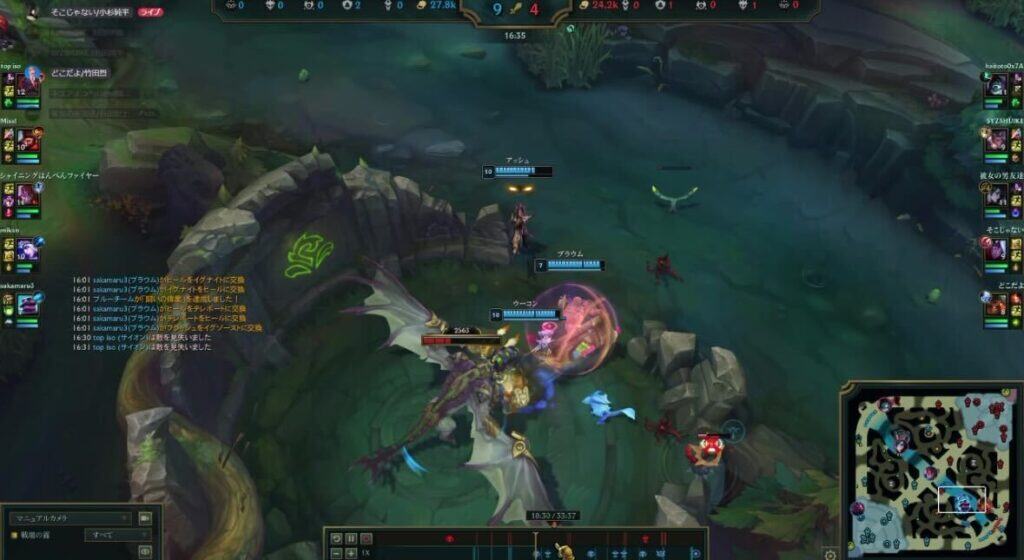Toggle the 戦場の霧 fog of war checkbox
Image resolution: width=1024 pixels, height=560 pixels.
(14, 535)
